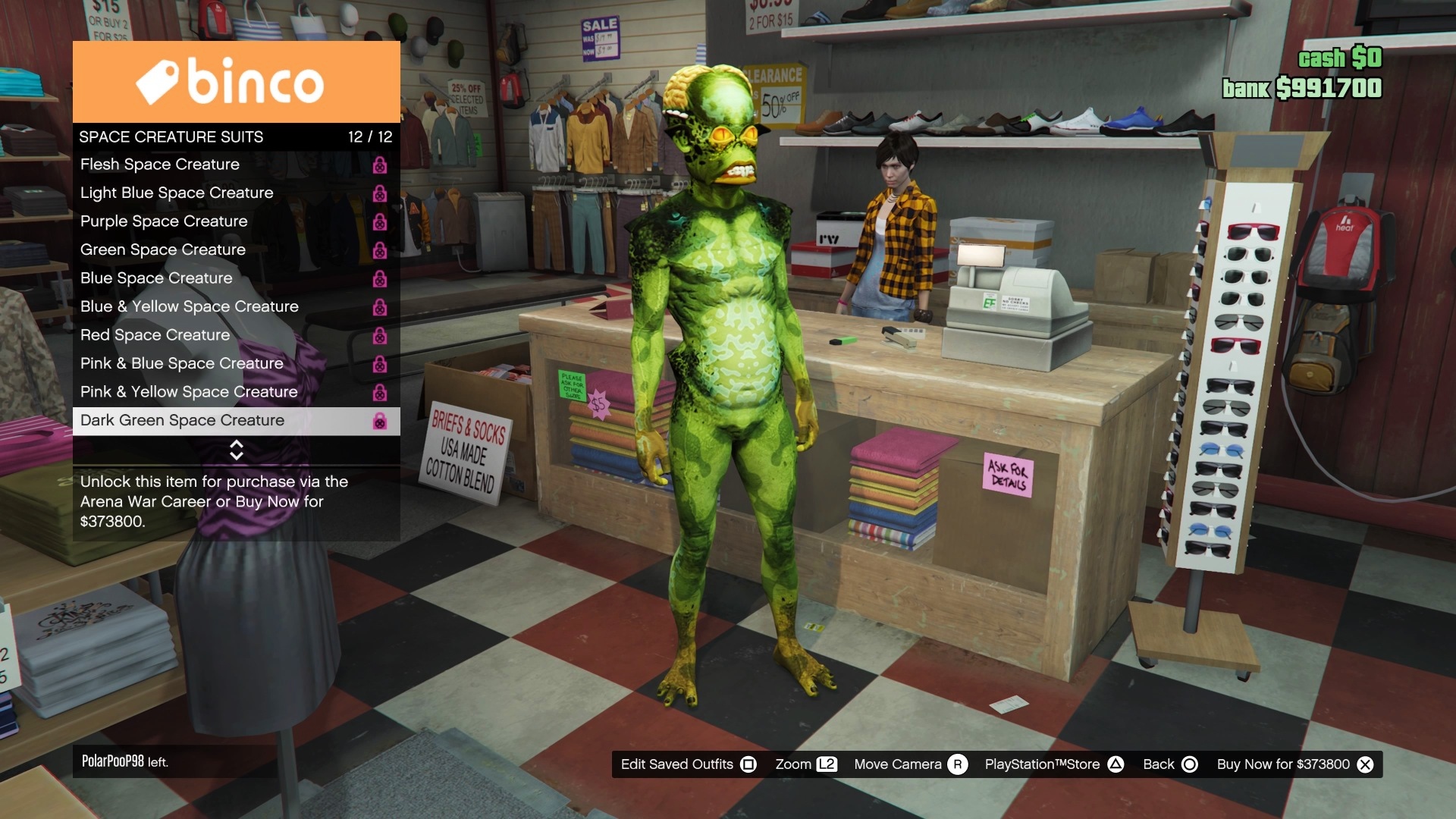Click the Move Camera option

(910, 764)
